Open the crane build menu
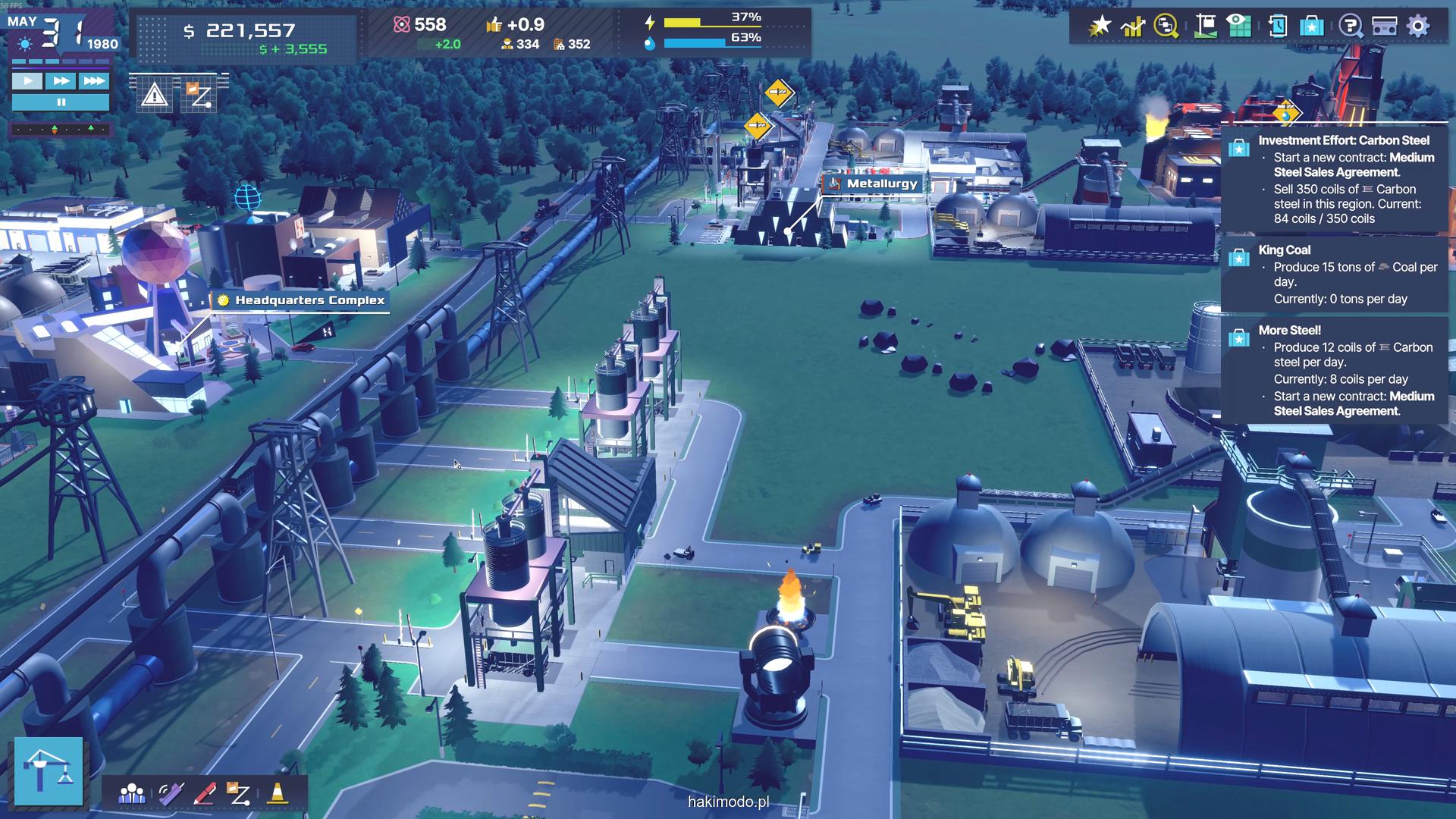Image resolution: width=1456 pixels, height=819 pixels. pos(49,770)
